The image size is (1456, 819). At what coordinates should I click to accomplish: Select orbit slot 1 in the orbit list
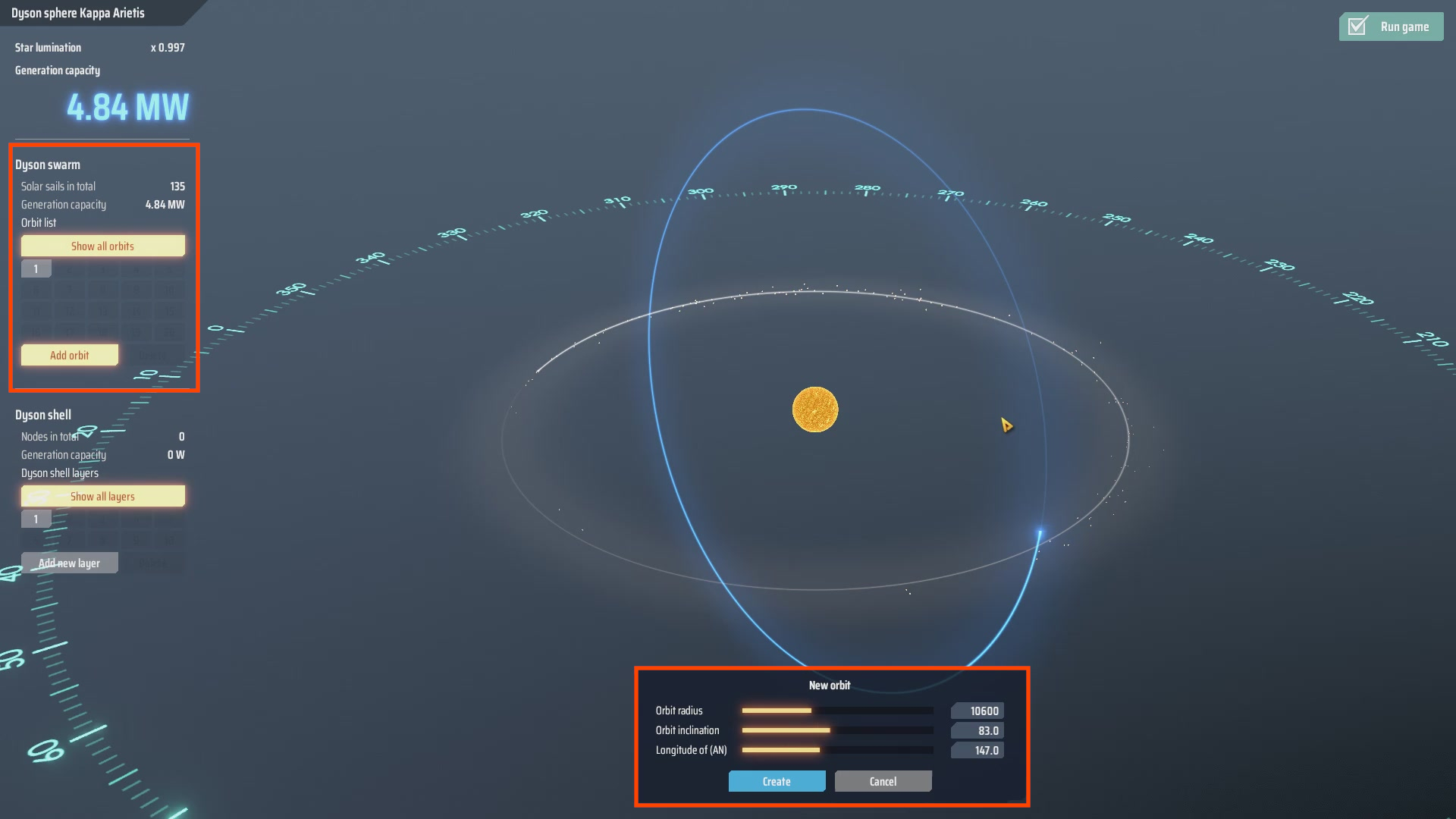(35, 268)
